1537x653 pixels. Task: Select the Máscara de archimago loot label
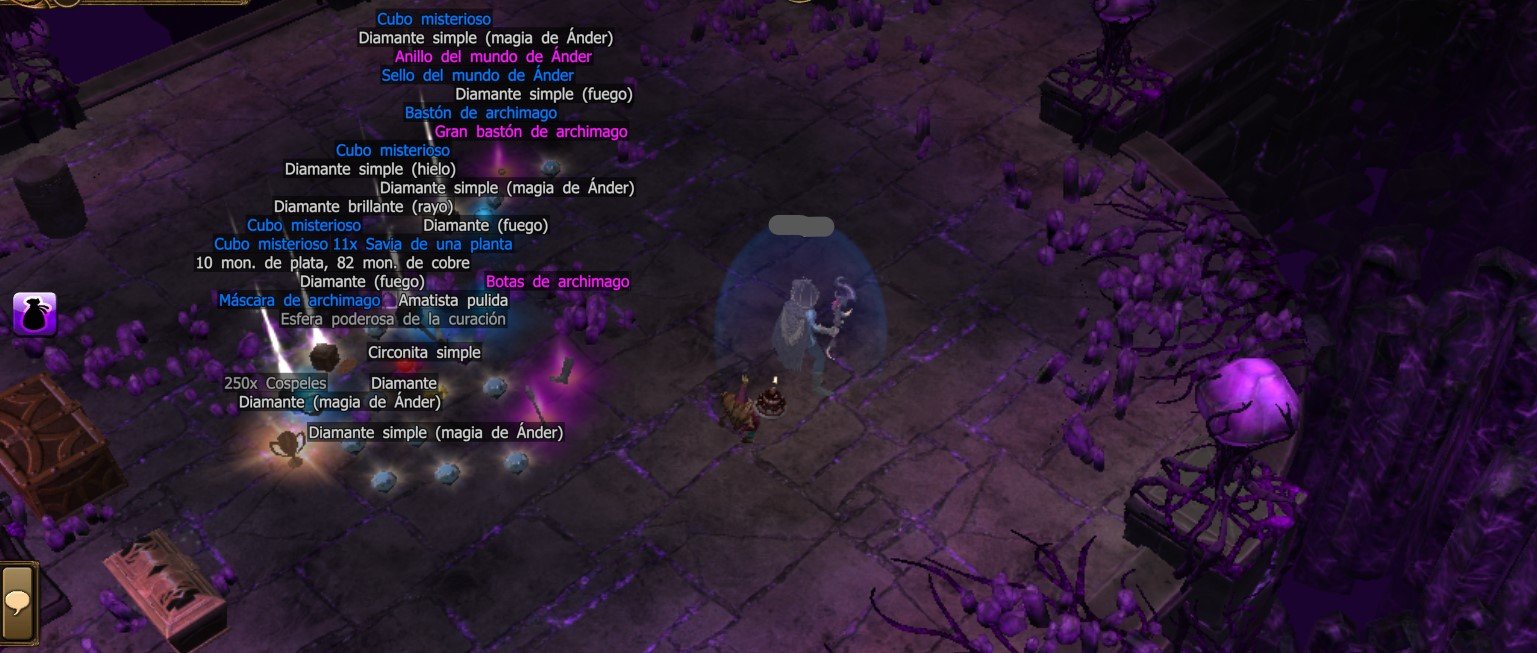299,301
